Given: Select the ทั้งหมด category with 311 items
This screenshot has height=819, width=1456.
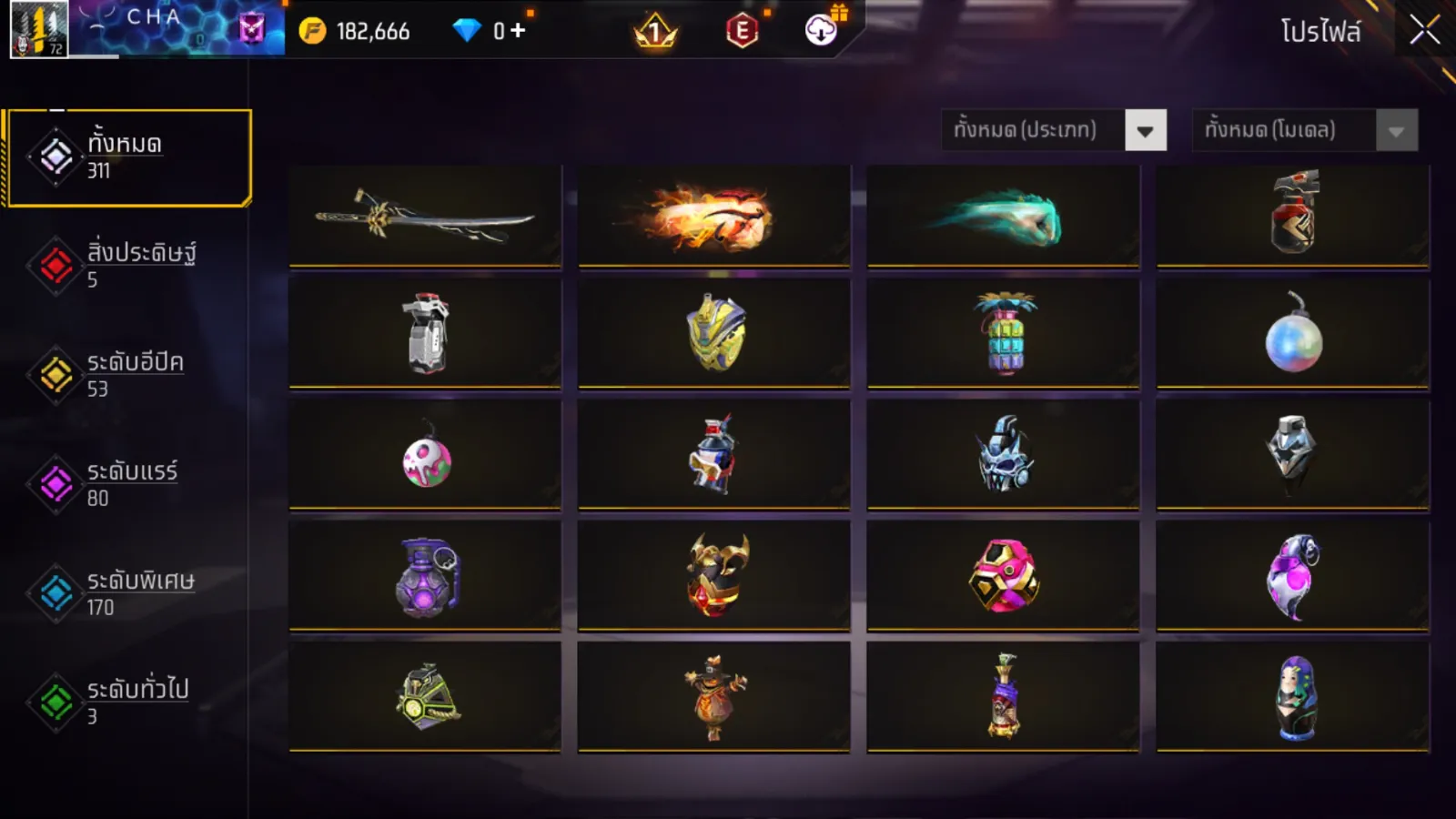Looking at the screenshot, I should (128, 157).
